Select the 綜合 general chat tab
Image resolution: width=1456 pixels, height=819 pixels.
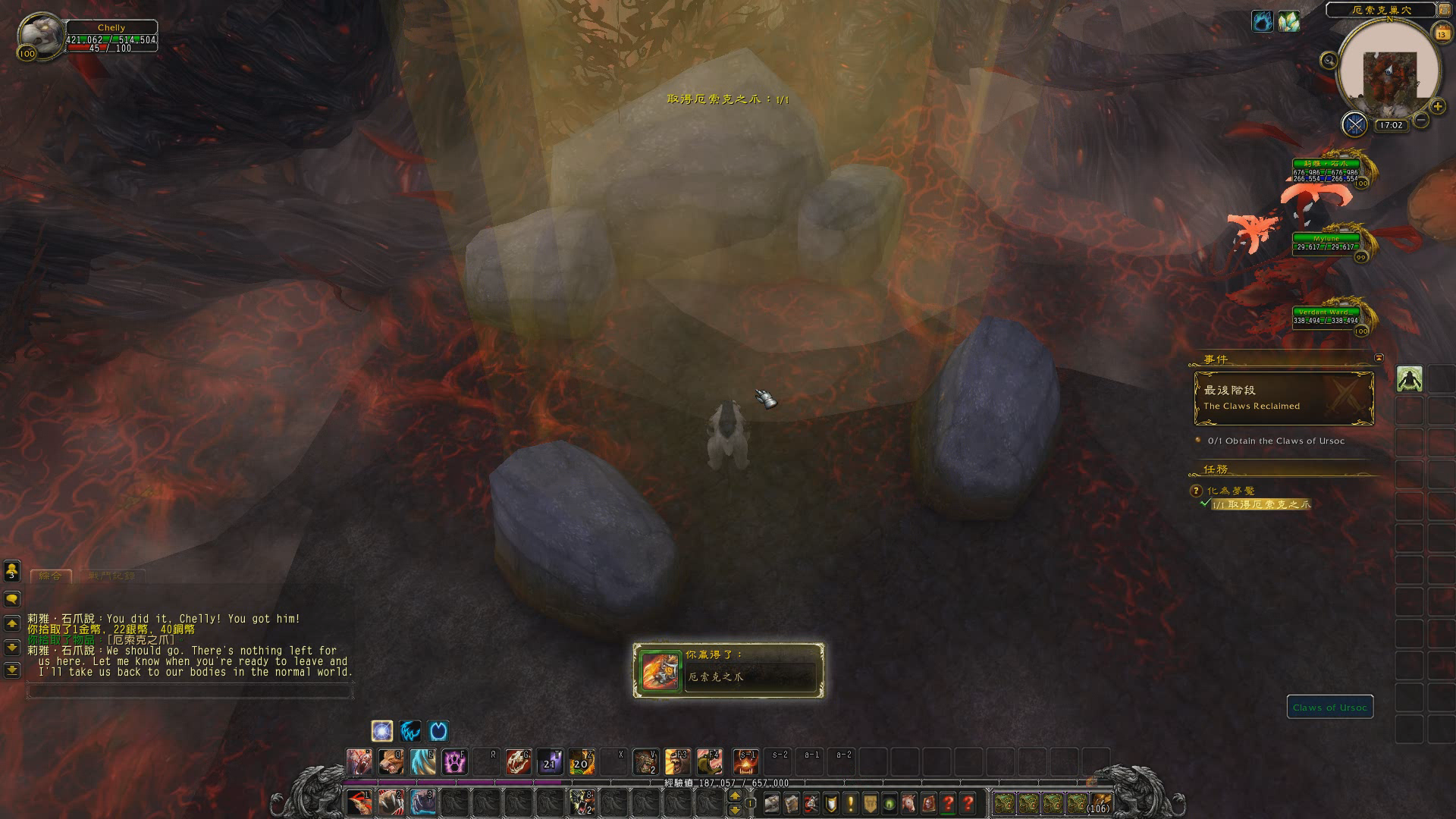tap(50, 576)
